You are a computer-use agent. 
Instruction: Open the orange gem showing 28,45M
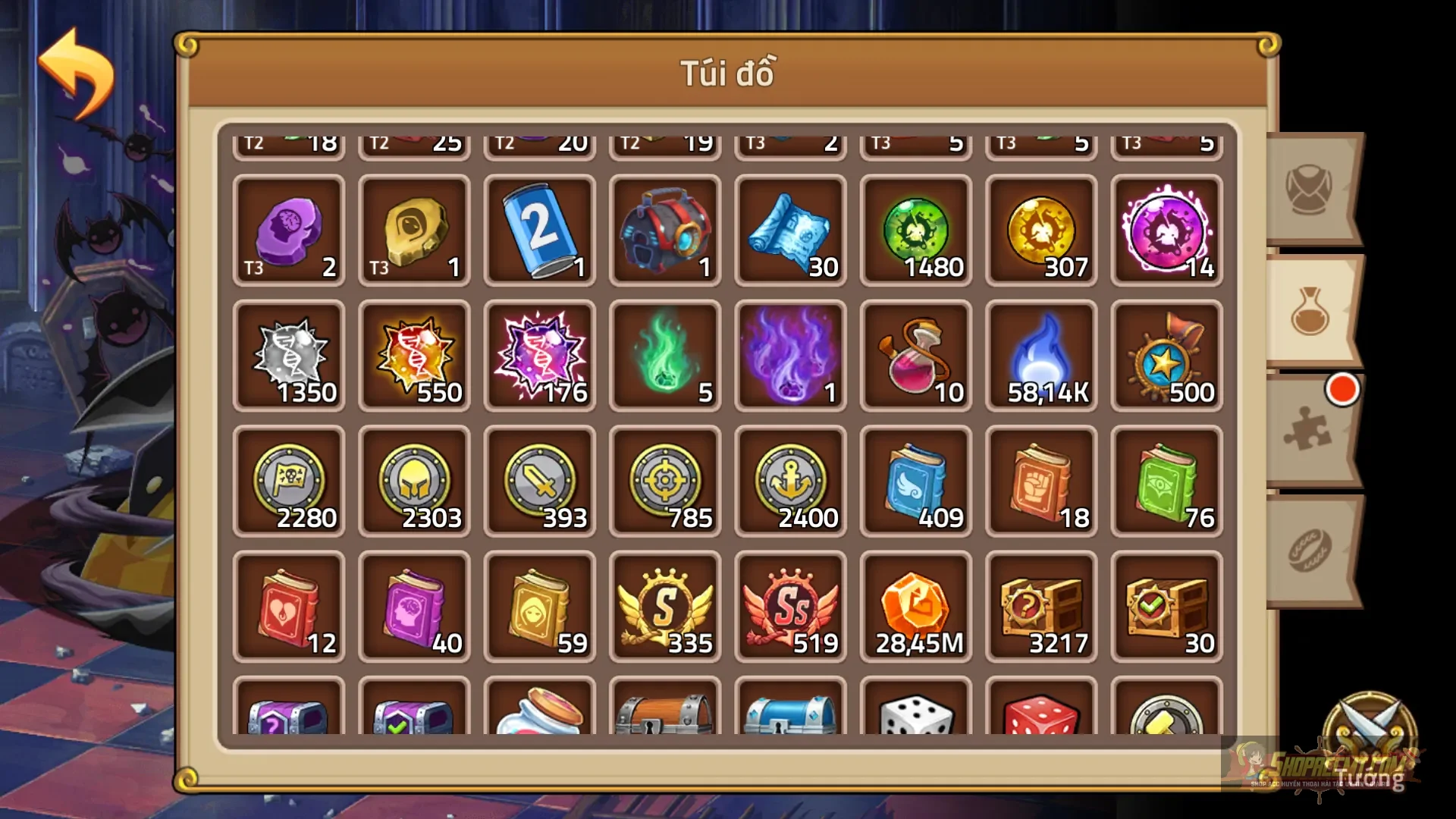916,607
